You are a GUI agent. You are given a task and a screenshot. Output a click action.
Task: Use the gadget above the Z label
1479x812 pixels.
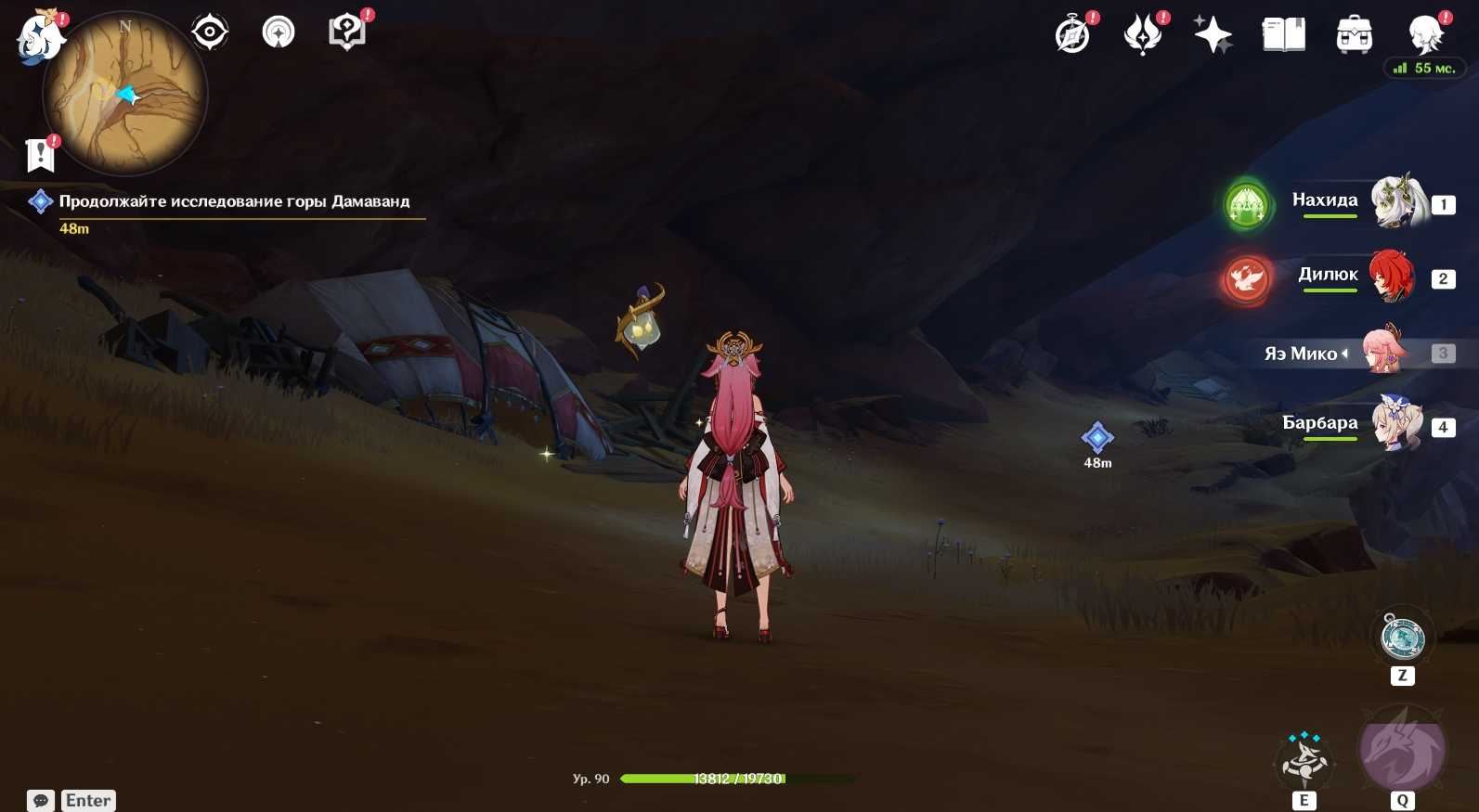(x=1403, y=638)
